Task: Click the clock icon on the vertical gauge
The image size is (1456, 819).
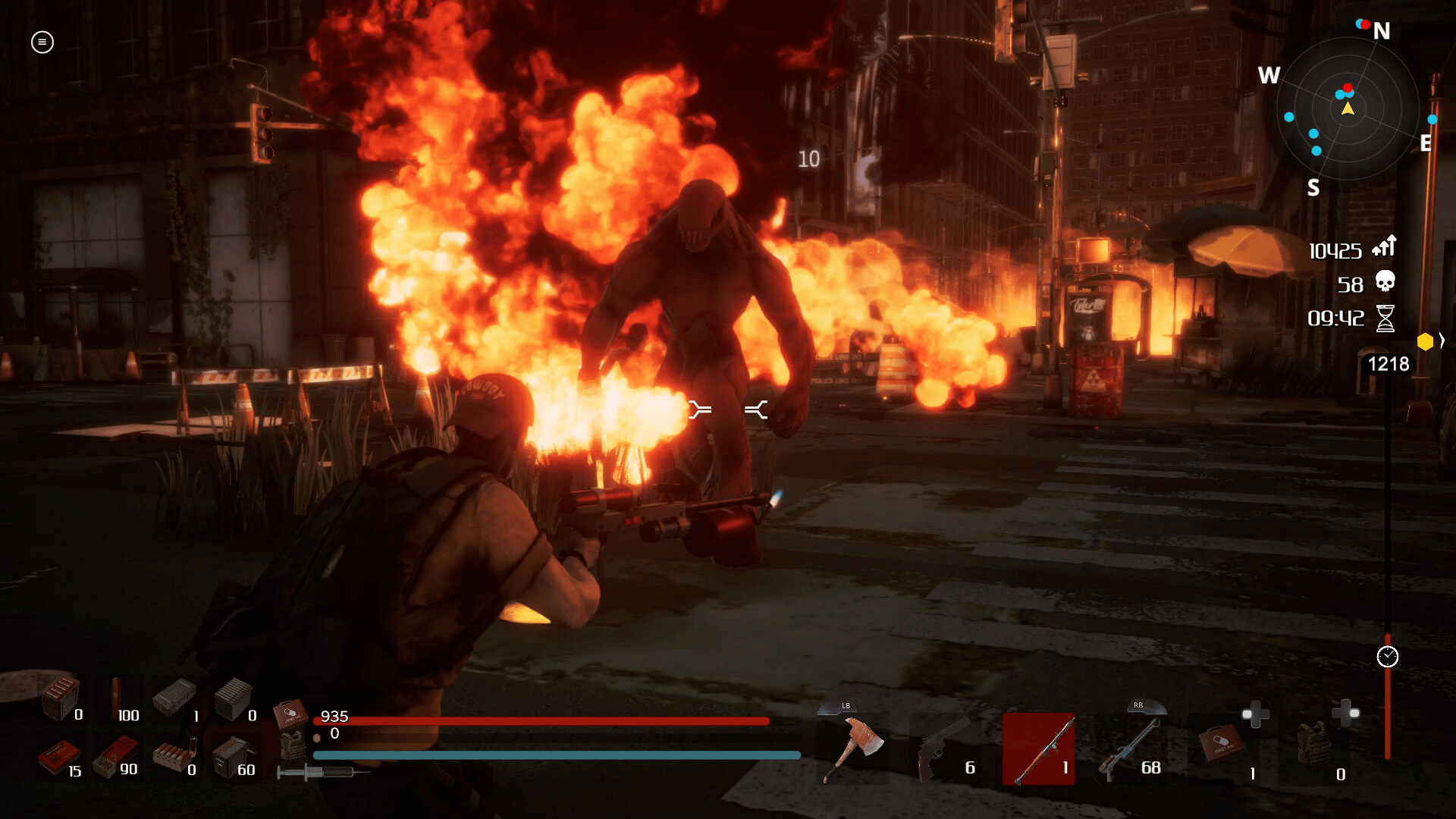Action: pos(1387,657)
